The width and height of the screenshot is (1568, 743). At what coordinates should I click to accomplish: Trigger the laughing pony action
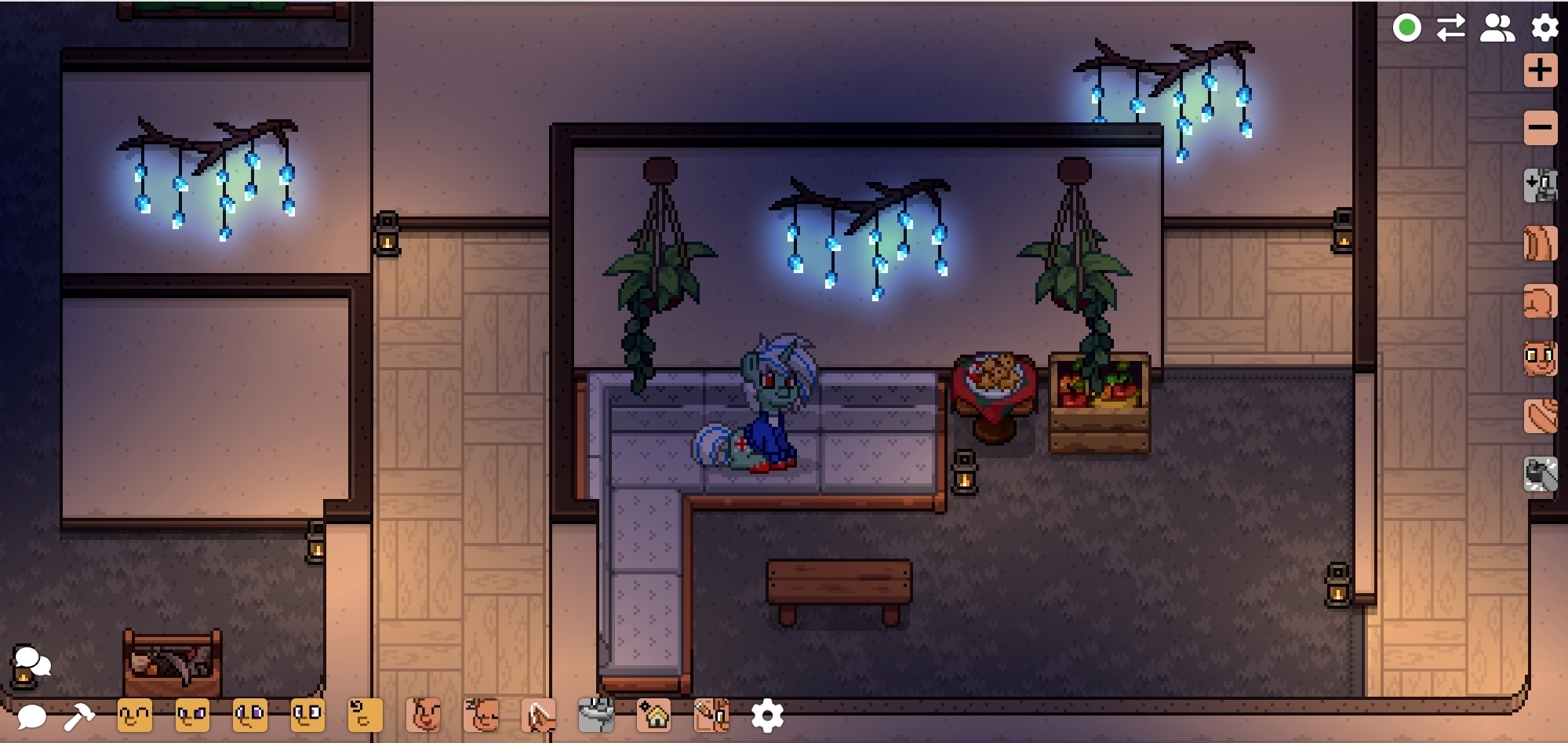coord(424,716)
